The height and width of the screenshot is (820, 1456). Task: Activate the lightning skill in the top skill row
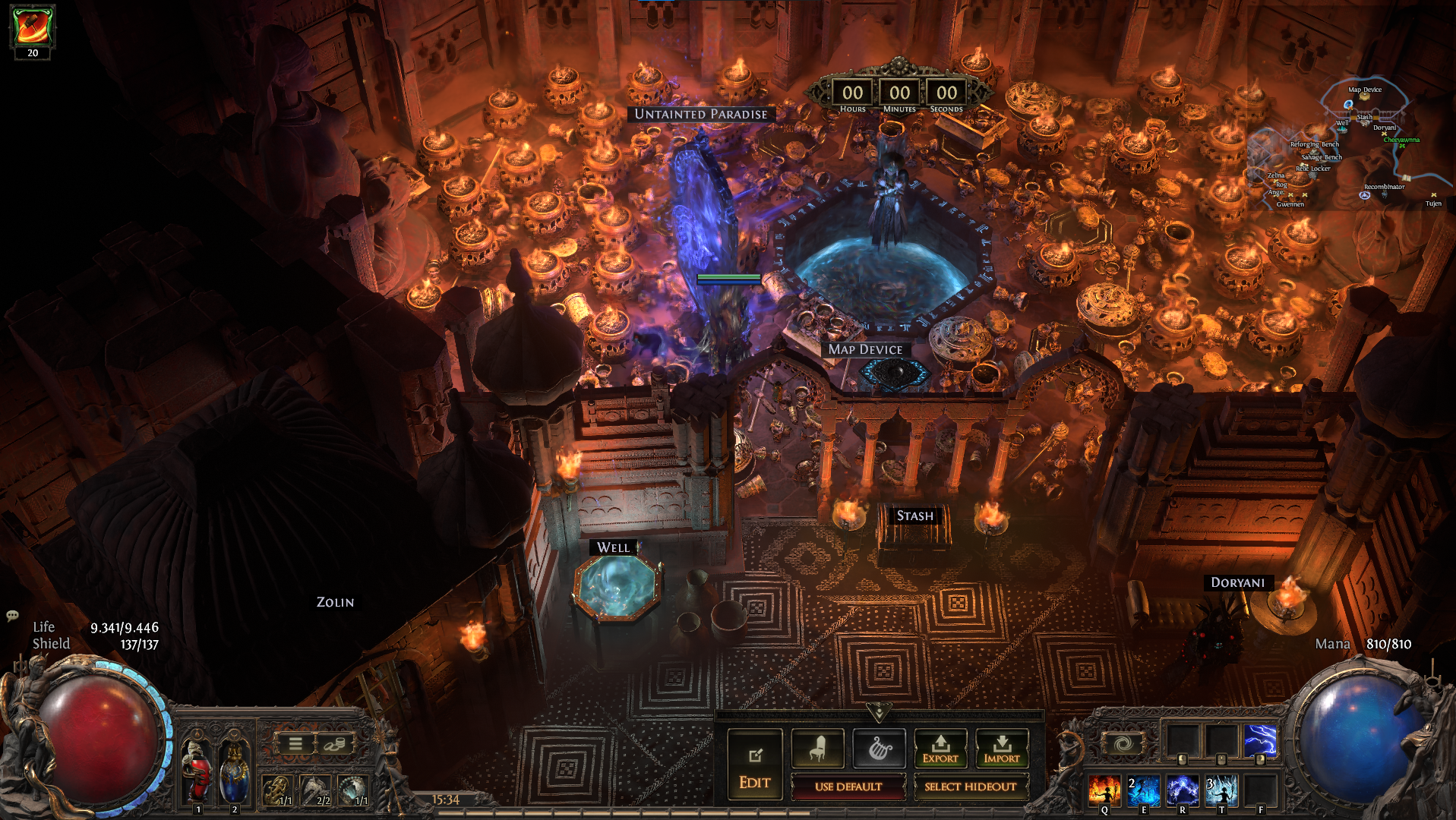[1260, 741]
